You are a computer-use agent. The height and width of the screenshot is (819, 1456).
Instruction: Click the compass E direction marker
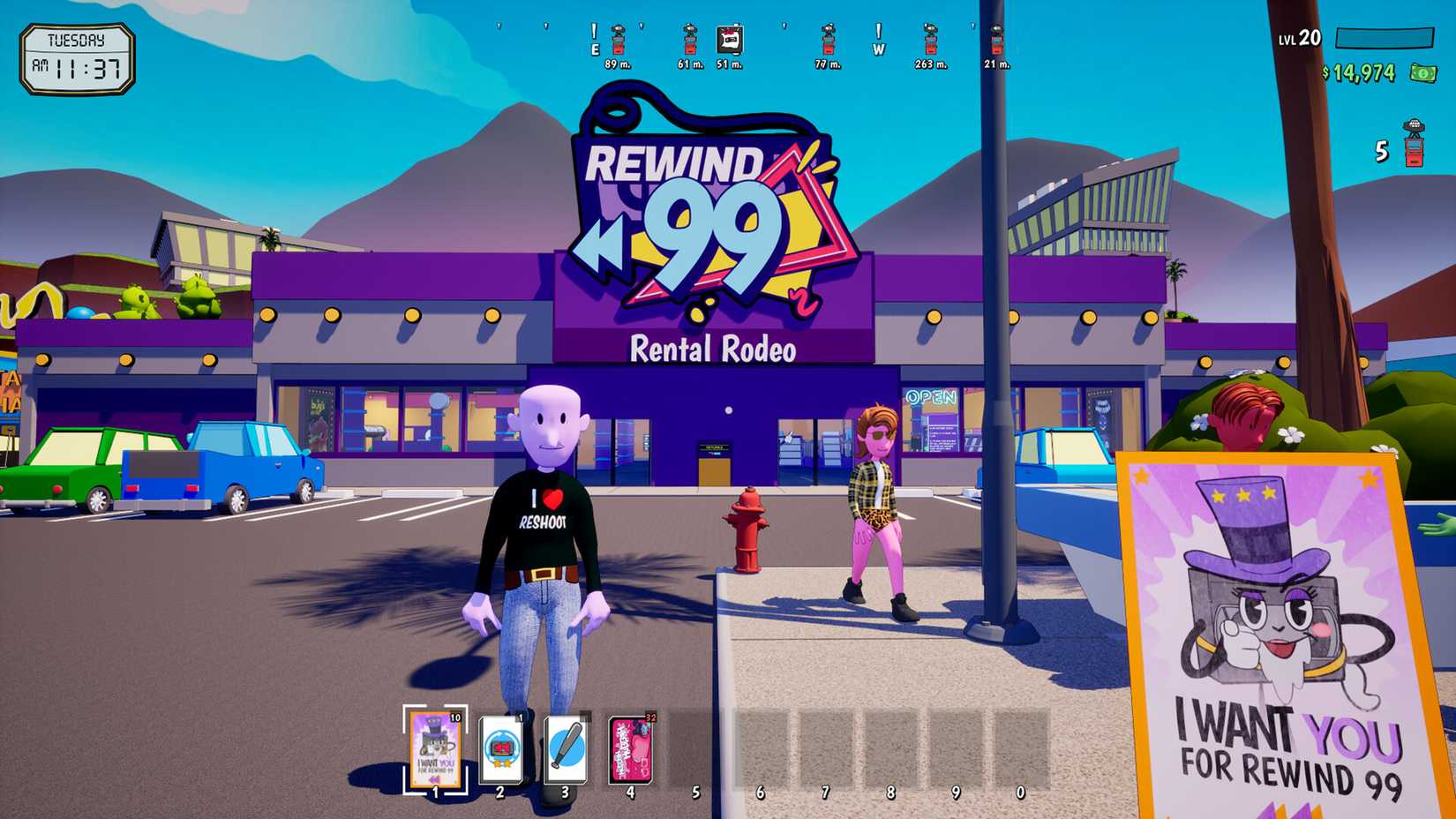pos(595,49)
